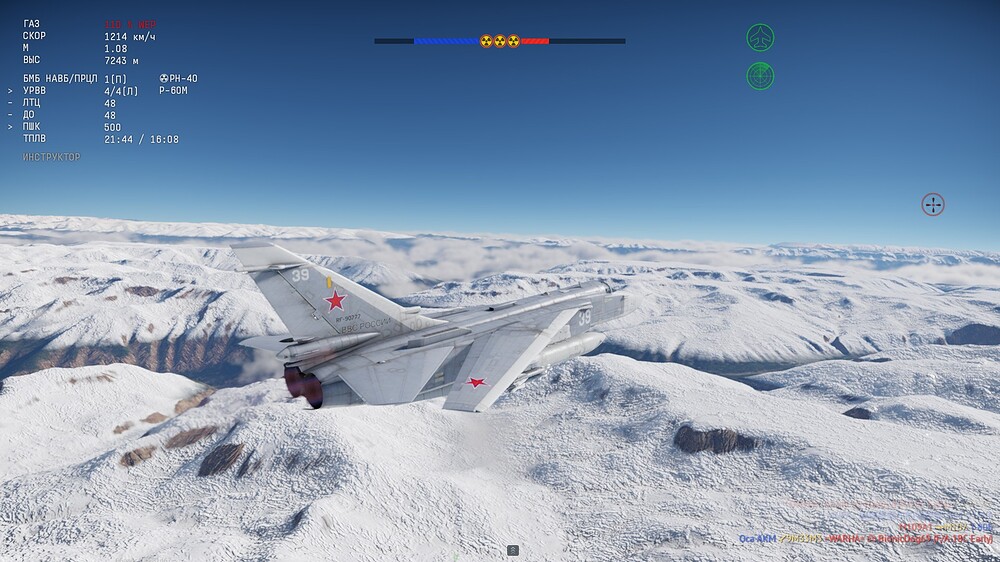Toggle the green radar scope icon
The image size is (1000, 562).
(760, 76)
